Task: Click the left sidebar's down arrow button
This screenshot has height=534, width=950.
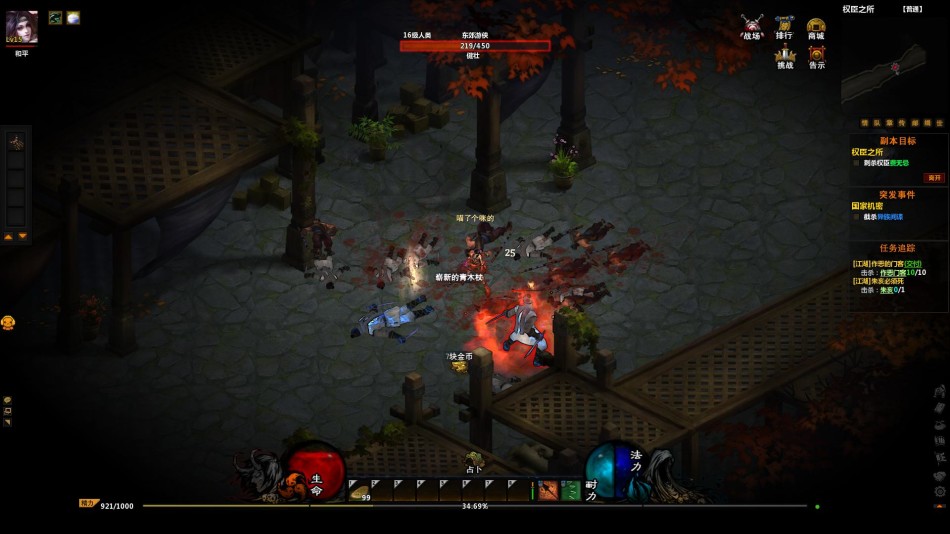Action: pos(22,237)
